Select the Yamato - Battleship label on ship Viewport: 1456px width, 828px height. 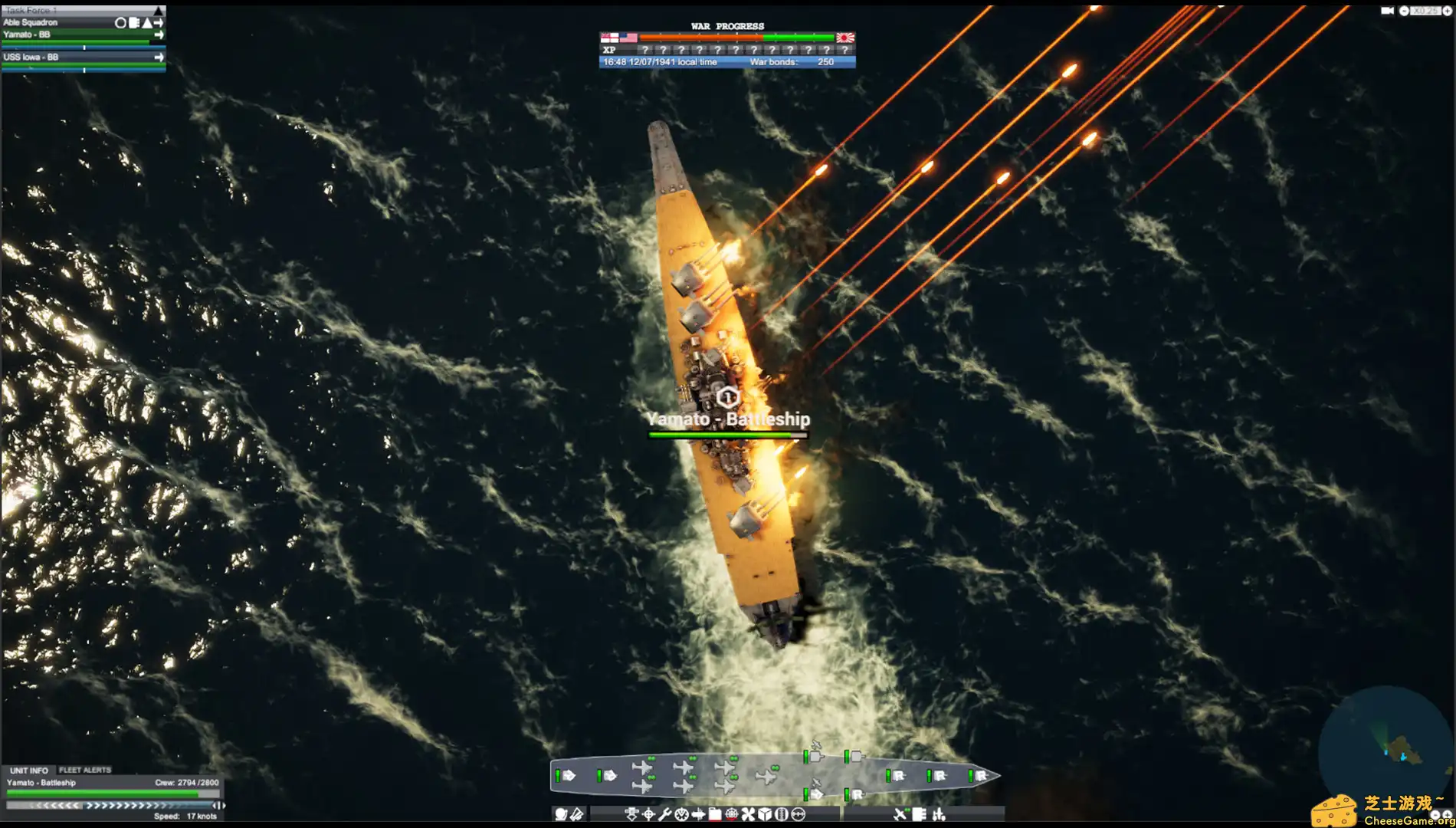pyautogui.click(x=728, y=419)
